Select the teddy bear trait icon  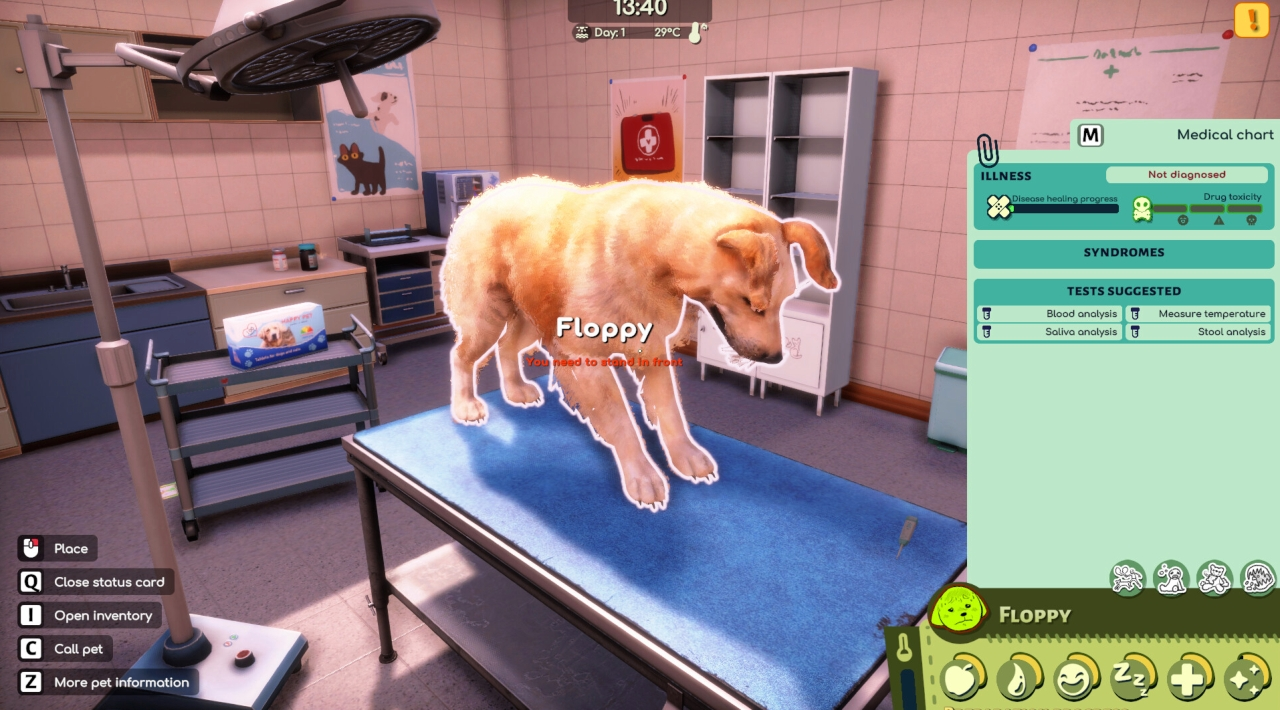tap(1214, 578)
